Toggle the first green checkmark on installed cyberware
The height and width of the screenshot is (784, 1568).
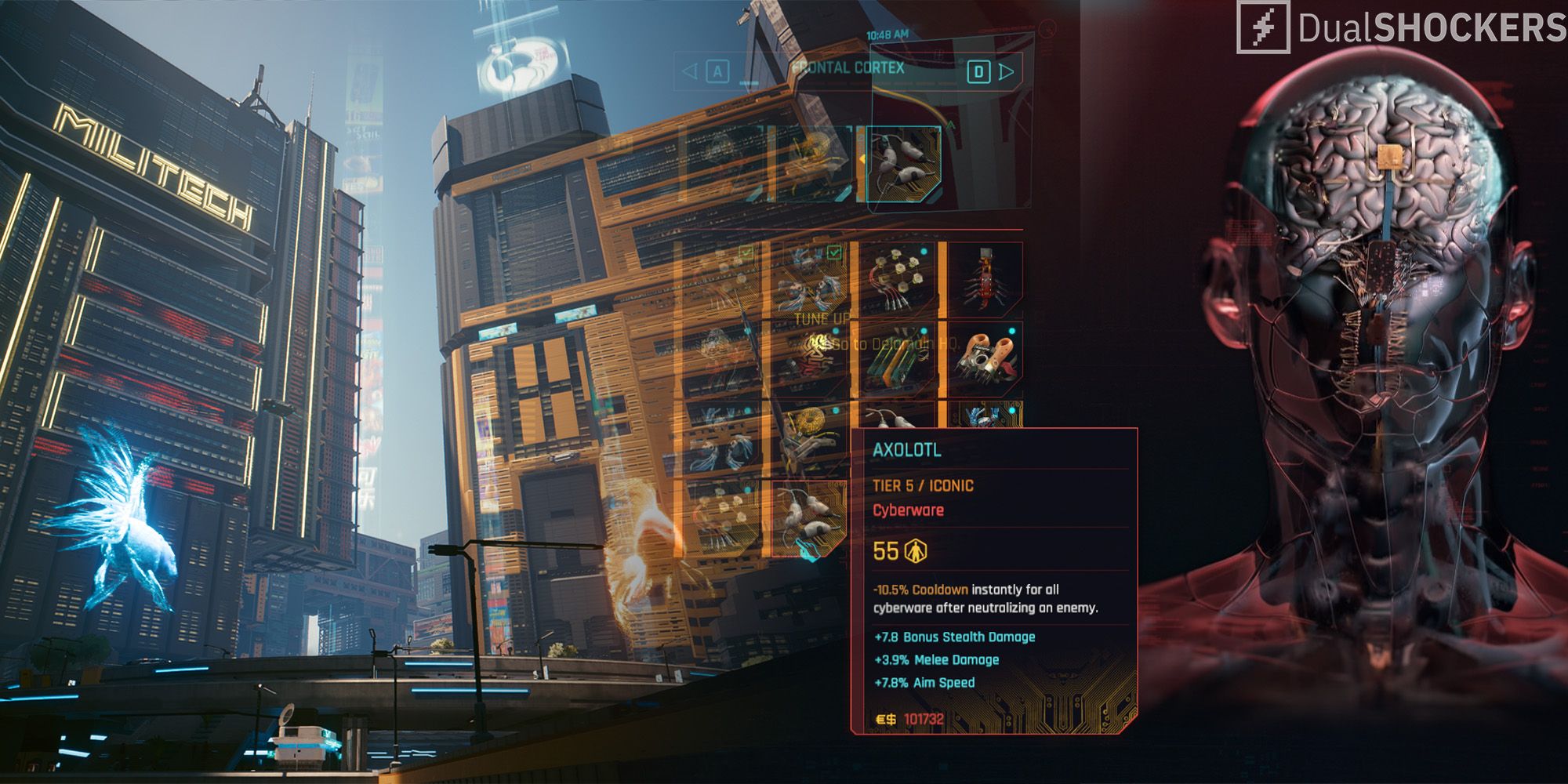pos(746,251)
